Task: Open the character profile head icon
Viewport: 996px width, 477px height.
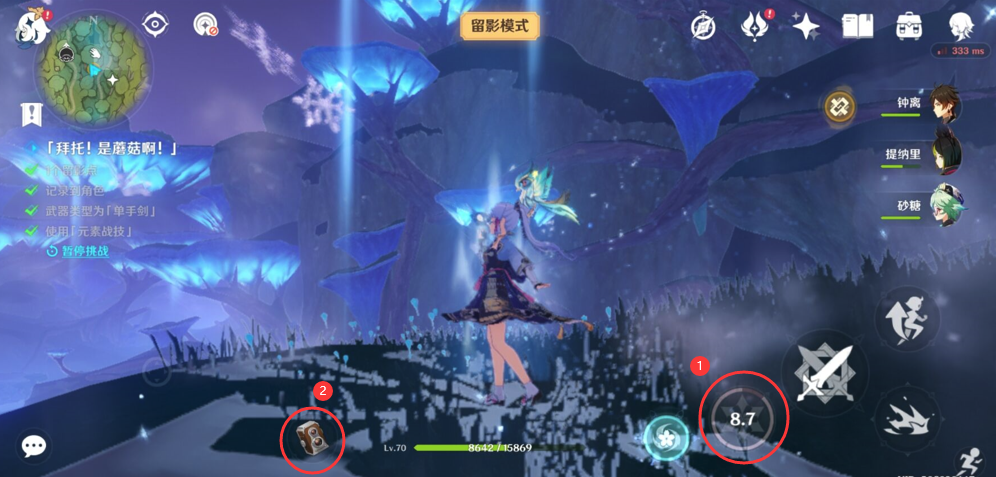Action: click(x=961, y=26)
